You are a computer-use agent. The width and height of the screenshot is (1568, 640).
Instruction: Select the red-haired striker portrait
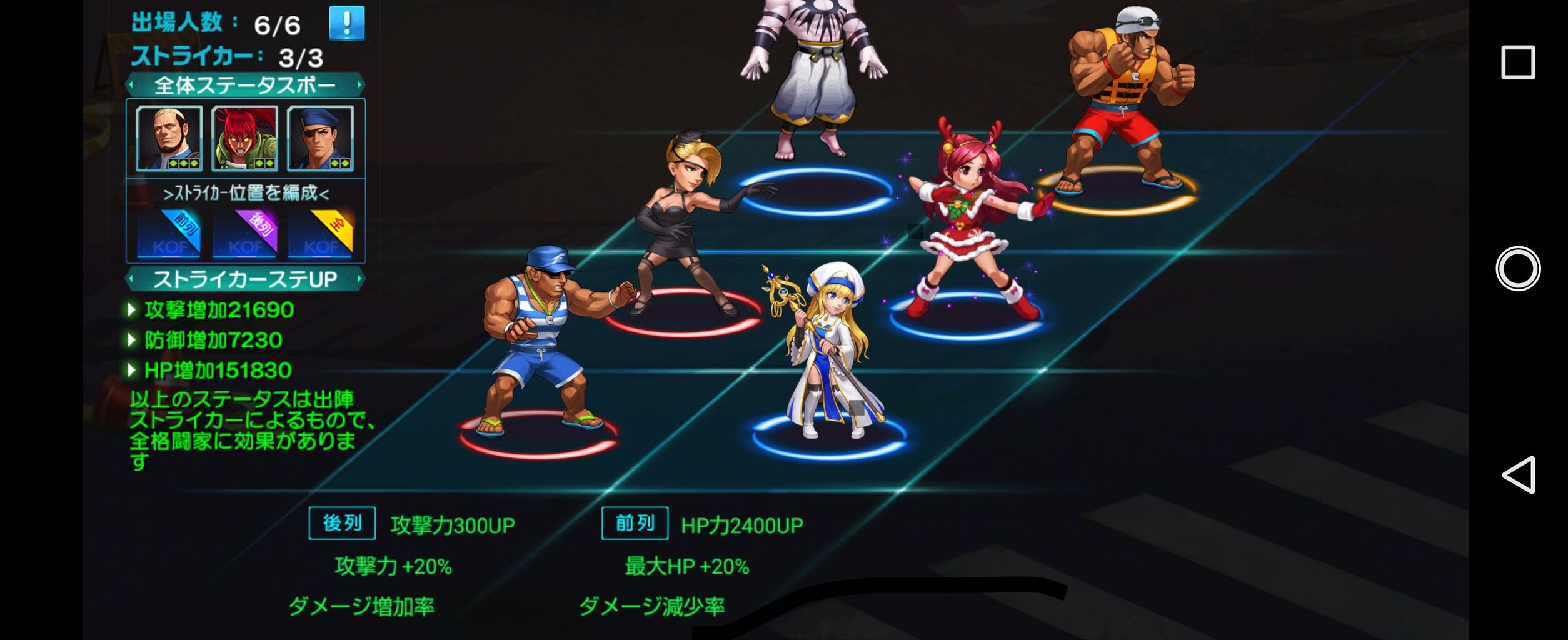(243, 141)
